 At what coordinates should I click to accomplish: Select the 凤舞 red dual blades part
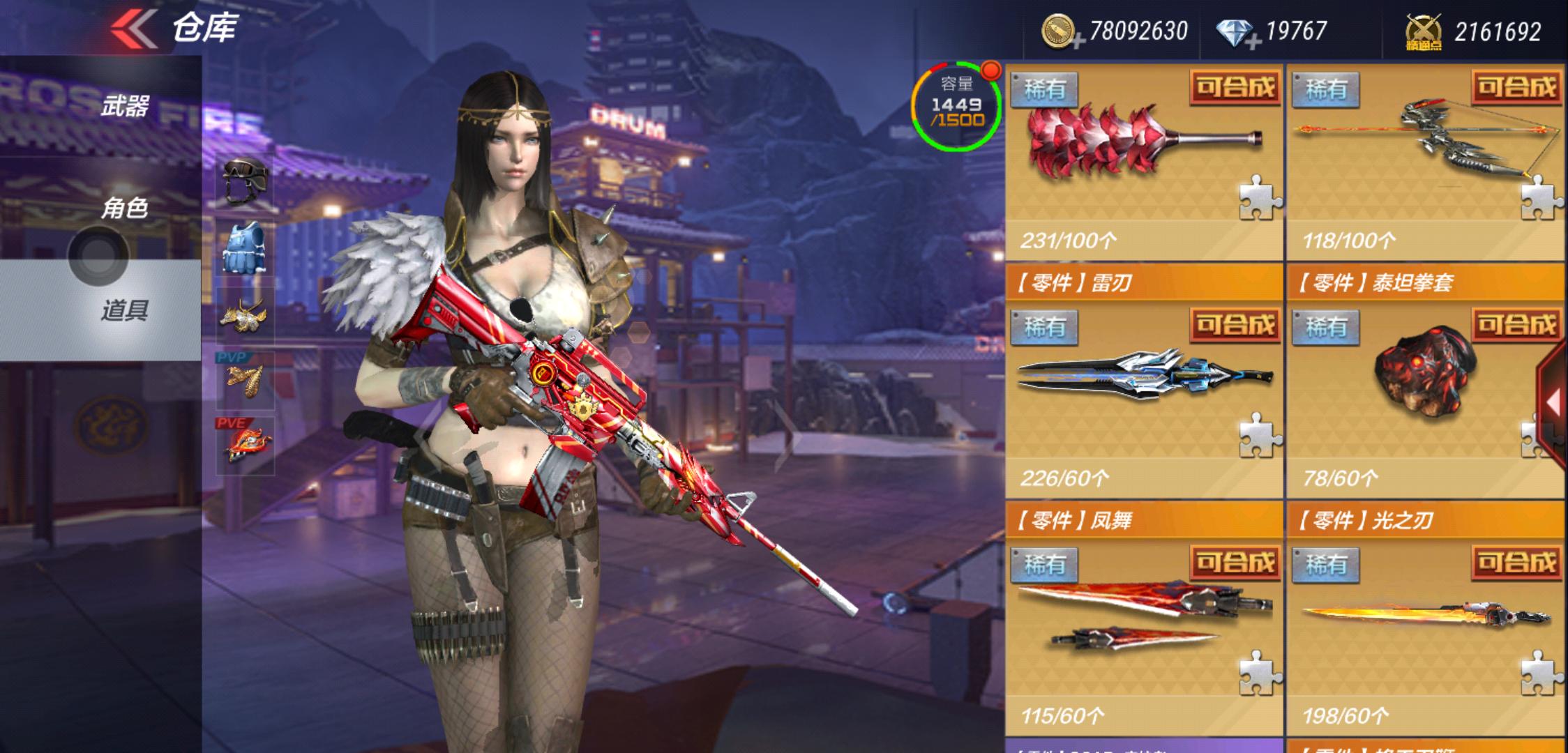1144,627
